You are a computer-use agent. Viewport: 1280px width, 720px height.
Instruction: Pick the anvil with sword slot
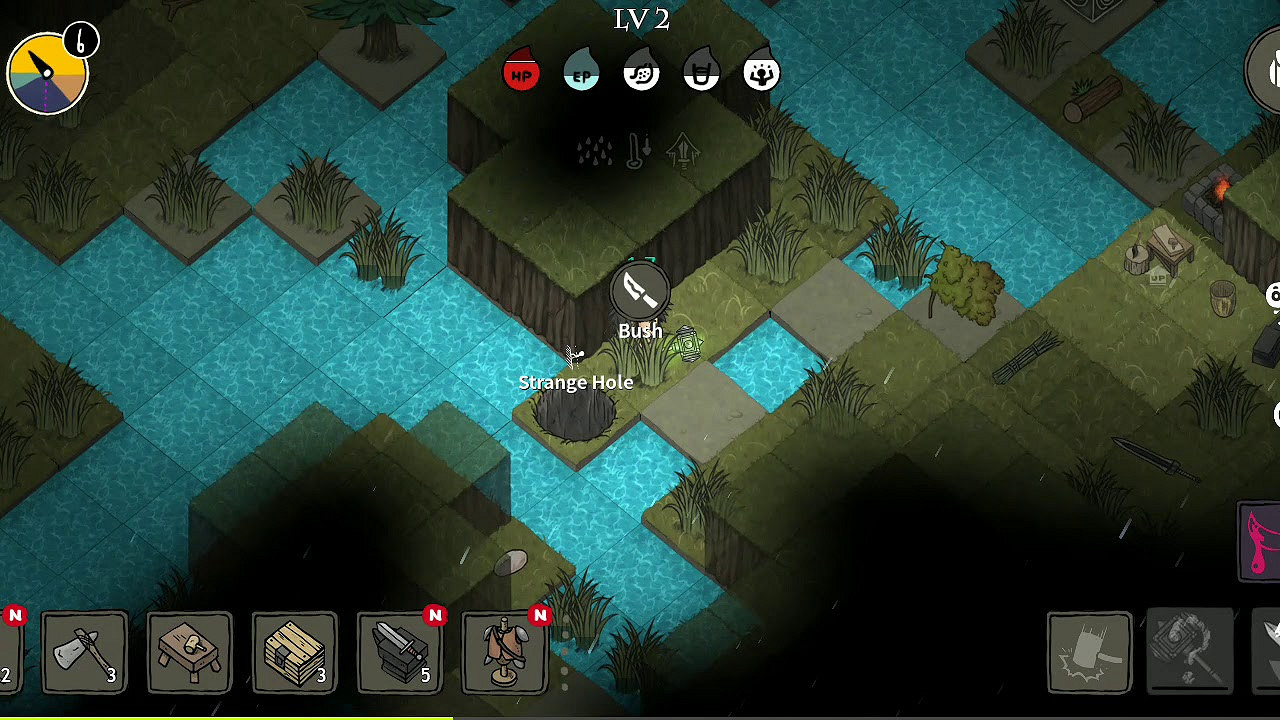tap(400, 653)
